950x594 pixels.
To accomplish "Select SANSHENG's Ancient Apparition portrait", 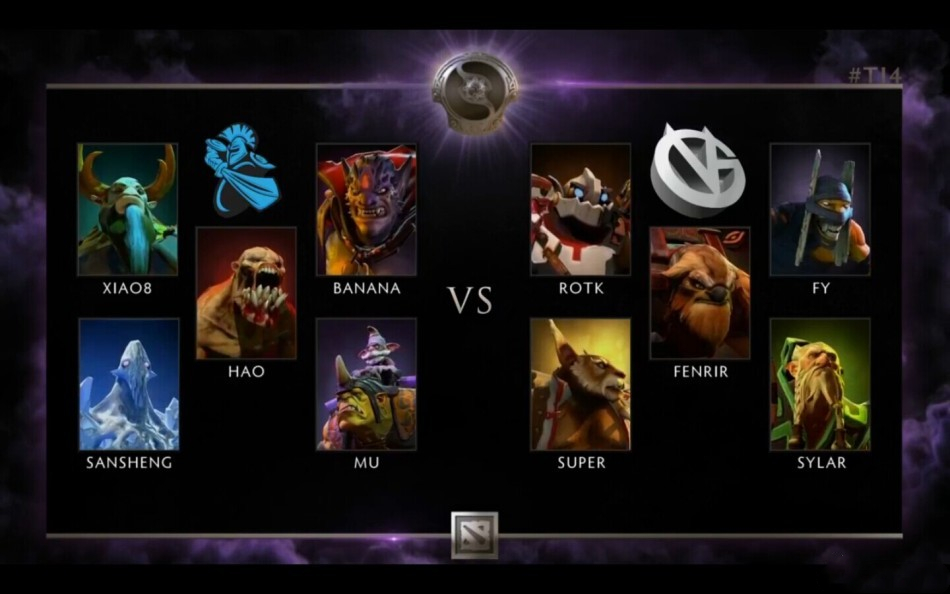I will coord(129,384).
